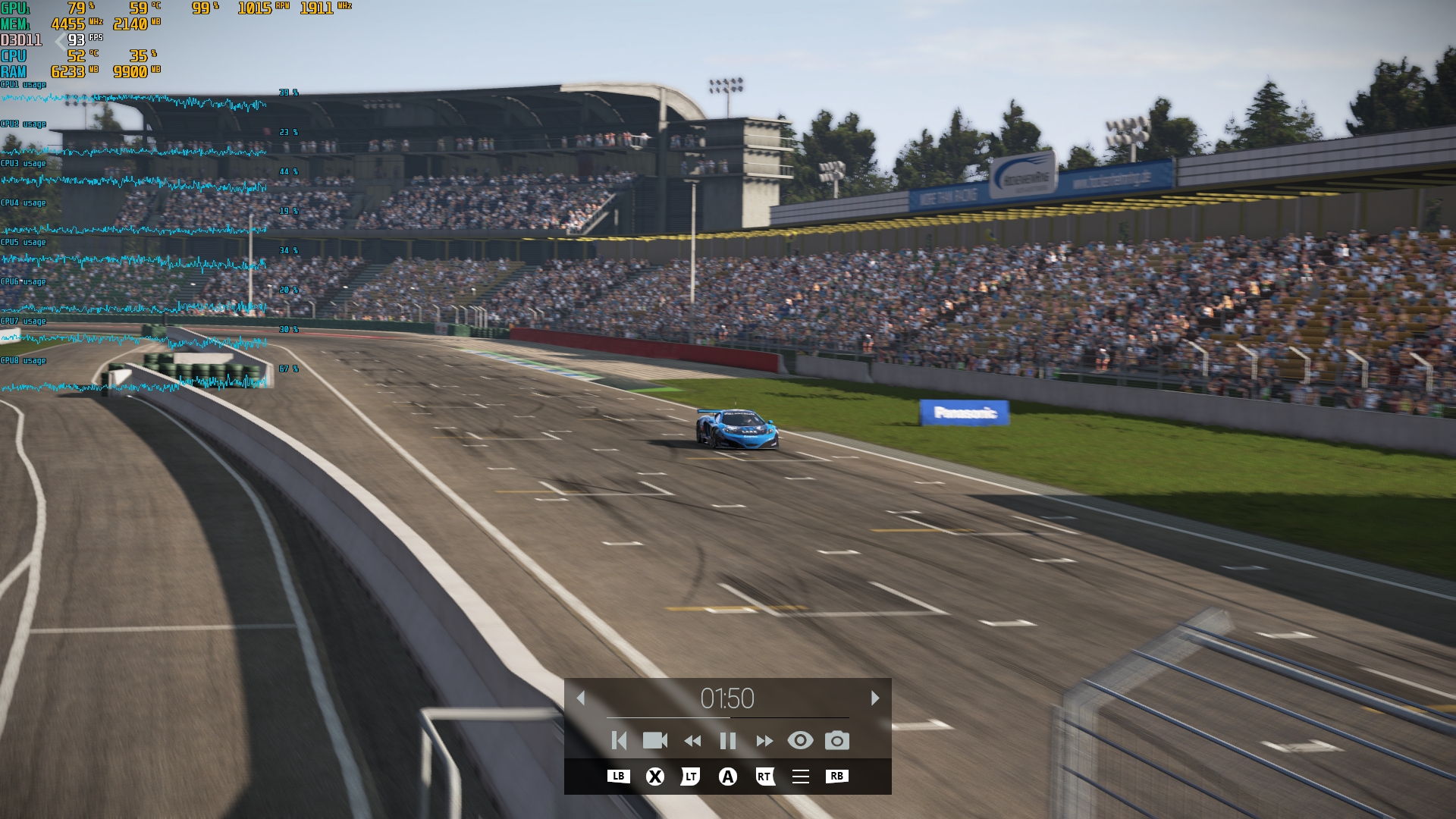The width and height of the screenshot is (1456, 819).
Task: Click the LB button prompt to switch option
Action: click(x=619, y=776)
